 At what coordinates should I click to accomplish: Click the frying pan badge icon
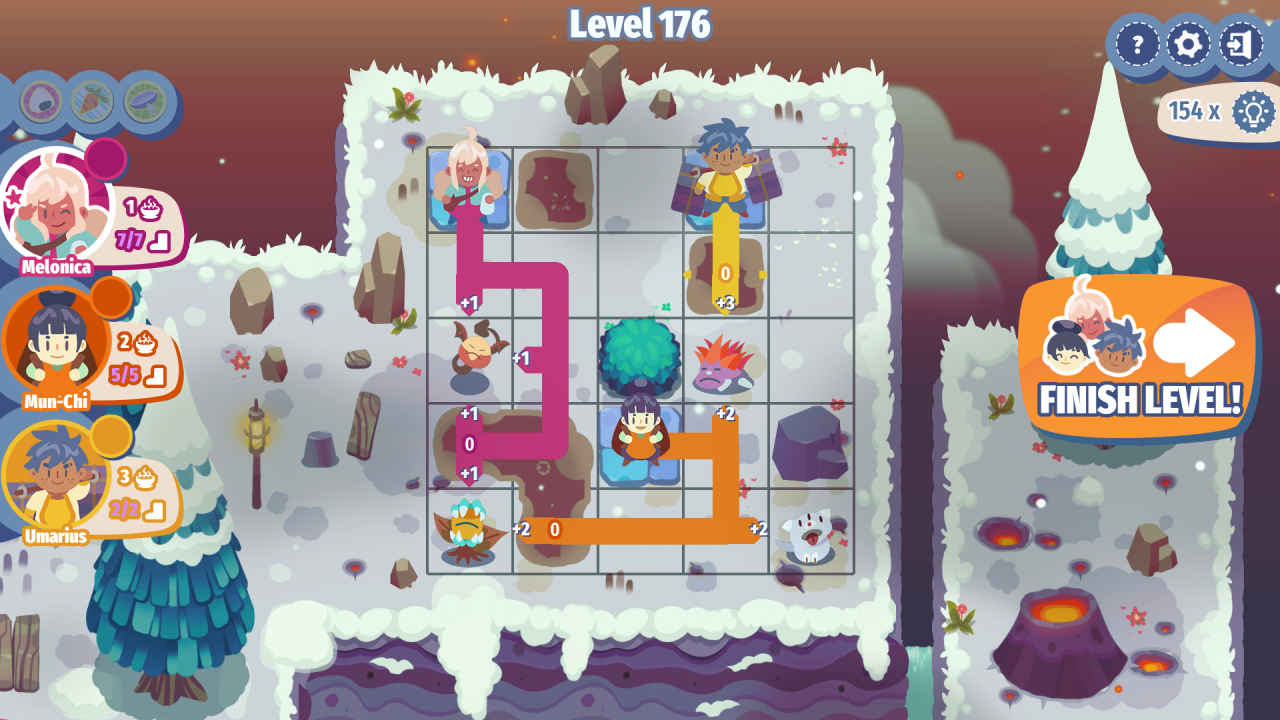tap(145, 101)
